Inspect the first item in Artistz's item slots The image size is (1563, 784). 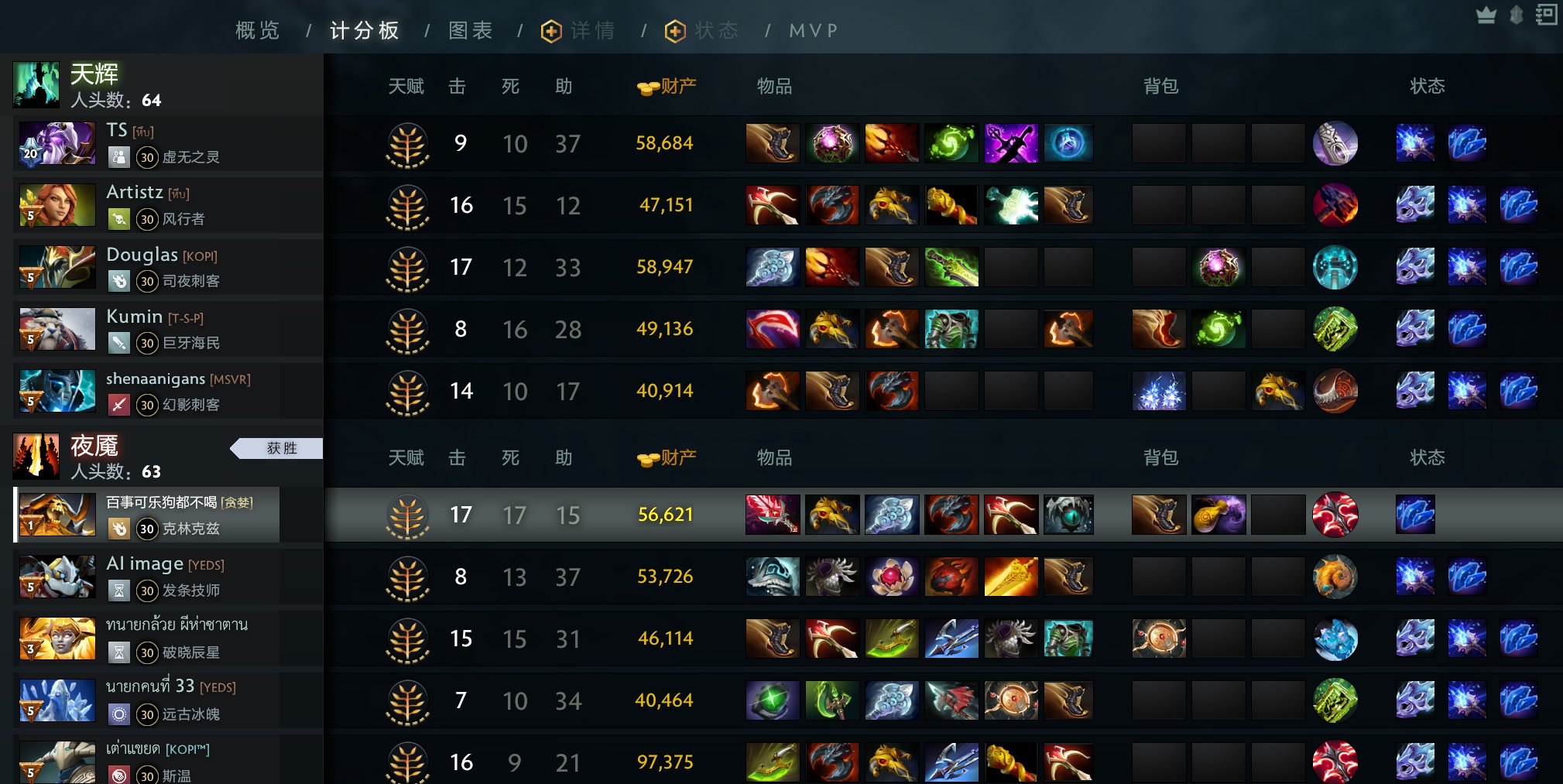[x=772, y=205]
